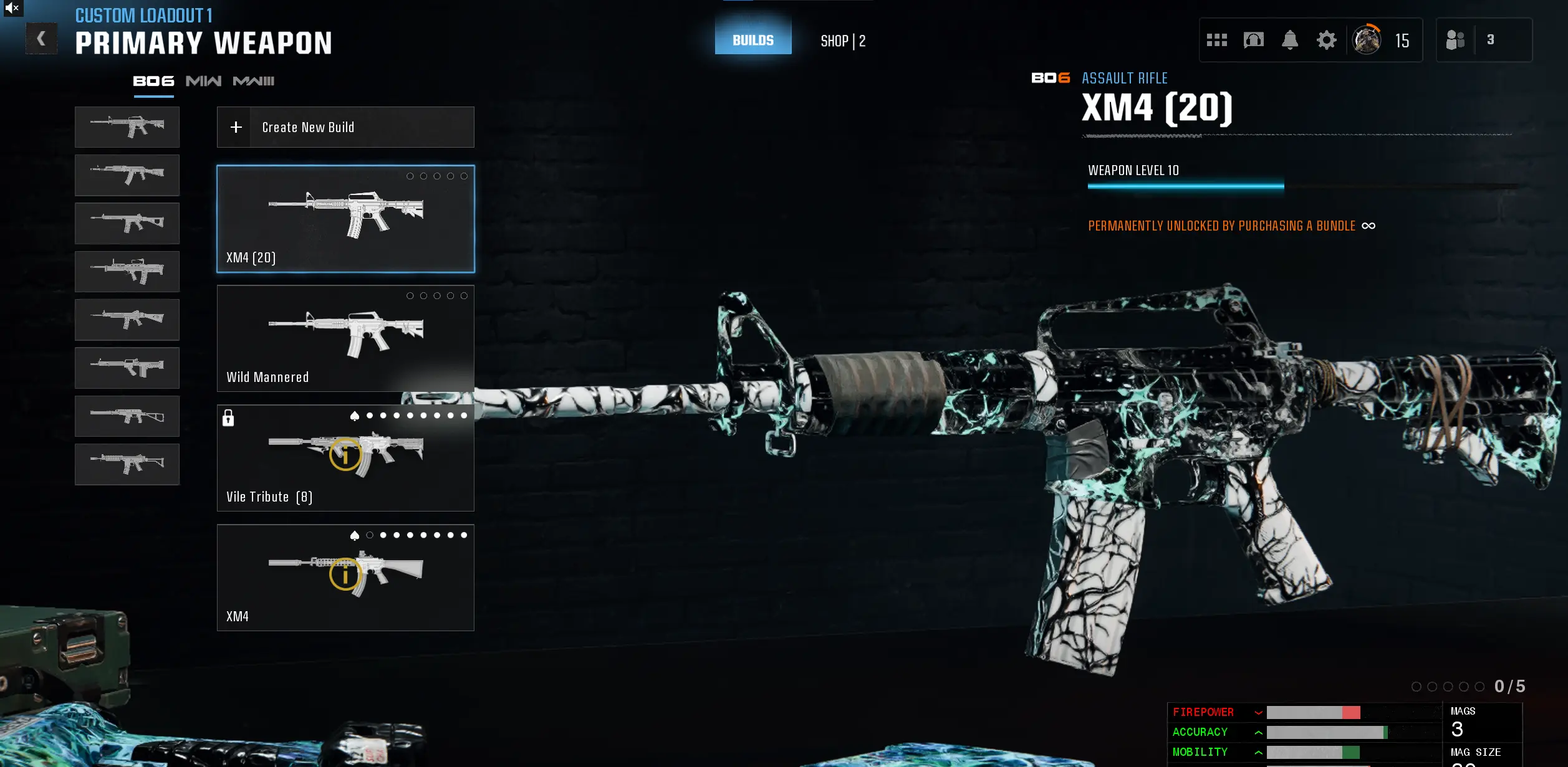The width and height of the screenshot is (1568, 767).
Task: Switch to the Shop tab
Action: [844, 40]
